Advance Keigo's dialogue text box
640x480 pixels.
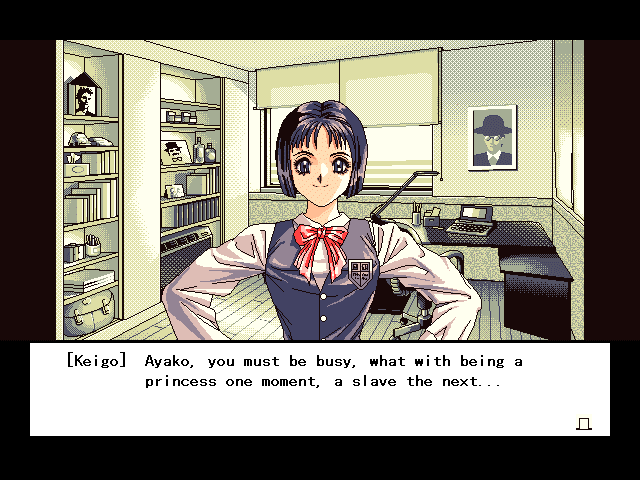320,390
